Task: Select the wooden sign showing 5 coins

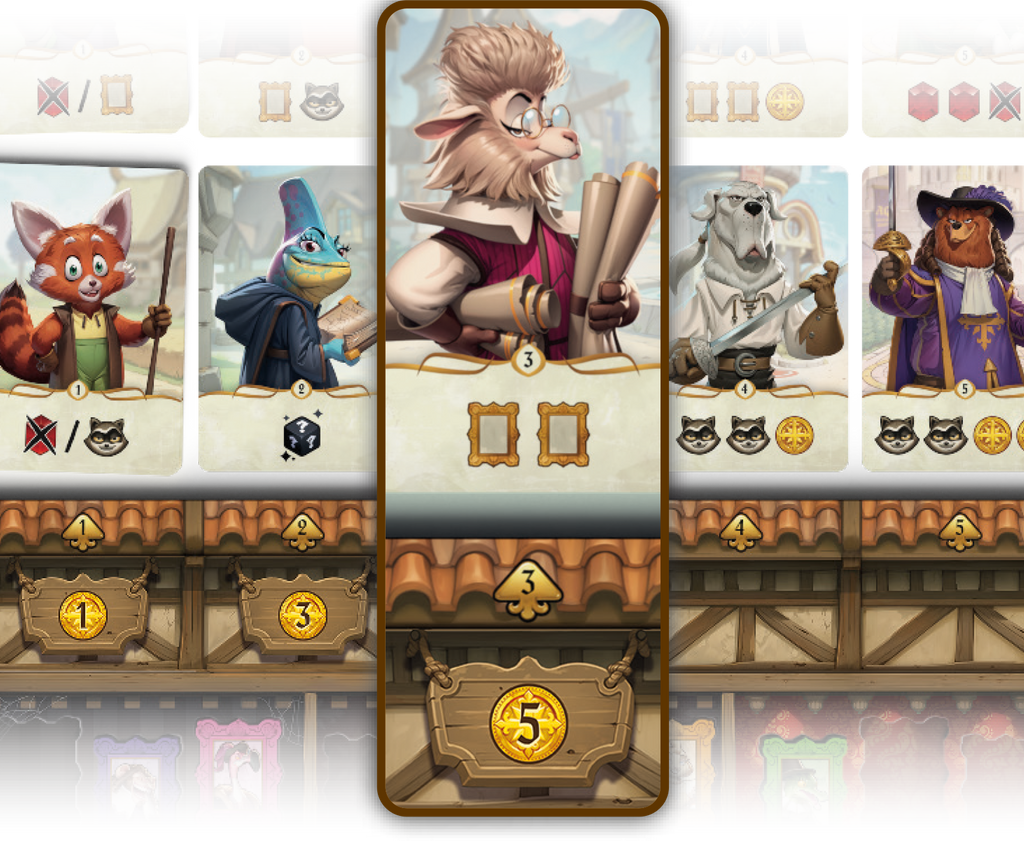Action: [x=528, y=722]
